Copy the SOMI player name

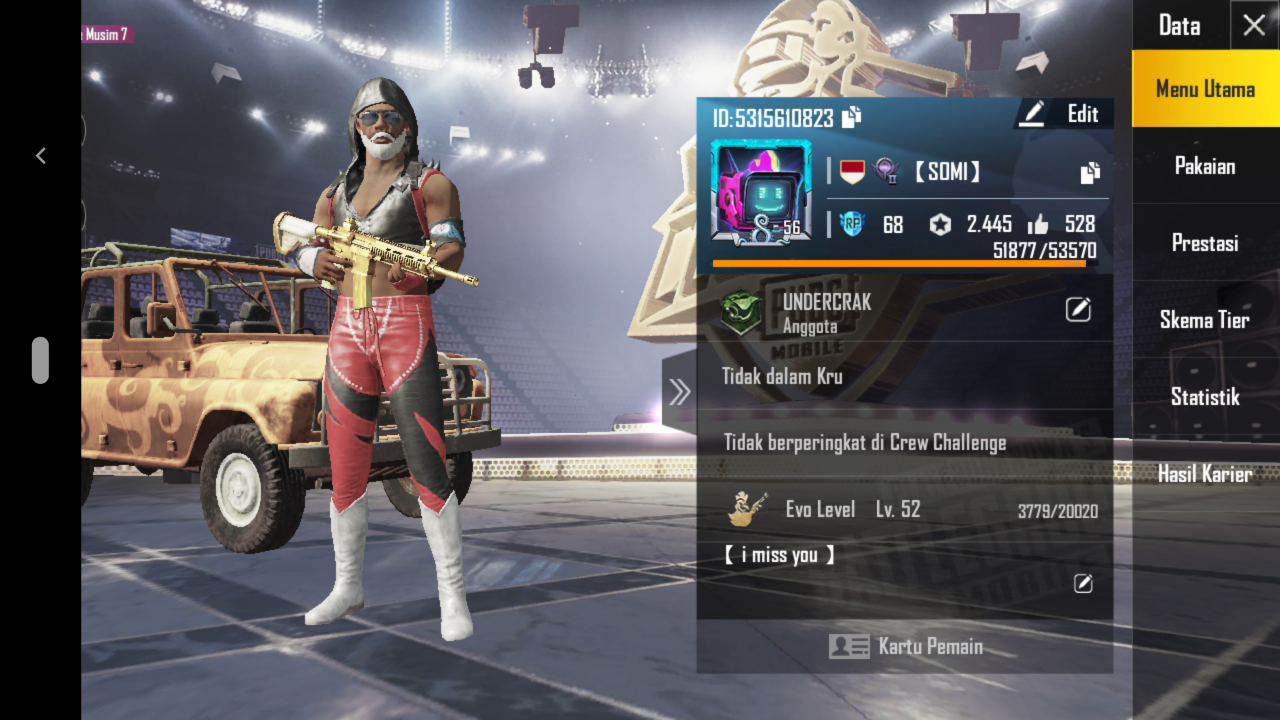(1090, 173)
